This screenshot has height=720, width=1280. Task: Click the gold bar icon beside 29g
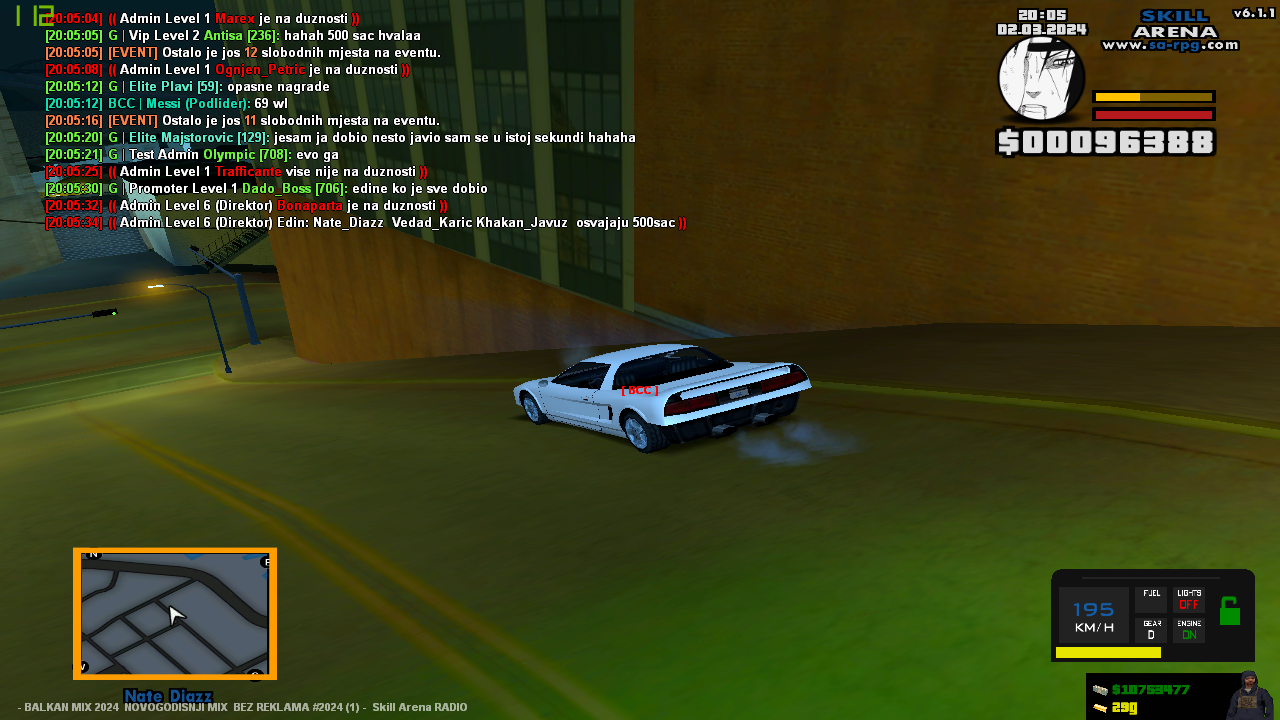click(1100, 708)
